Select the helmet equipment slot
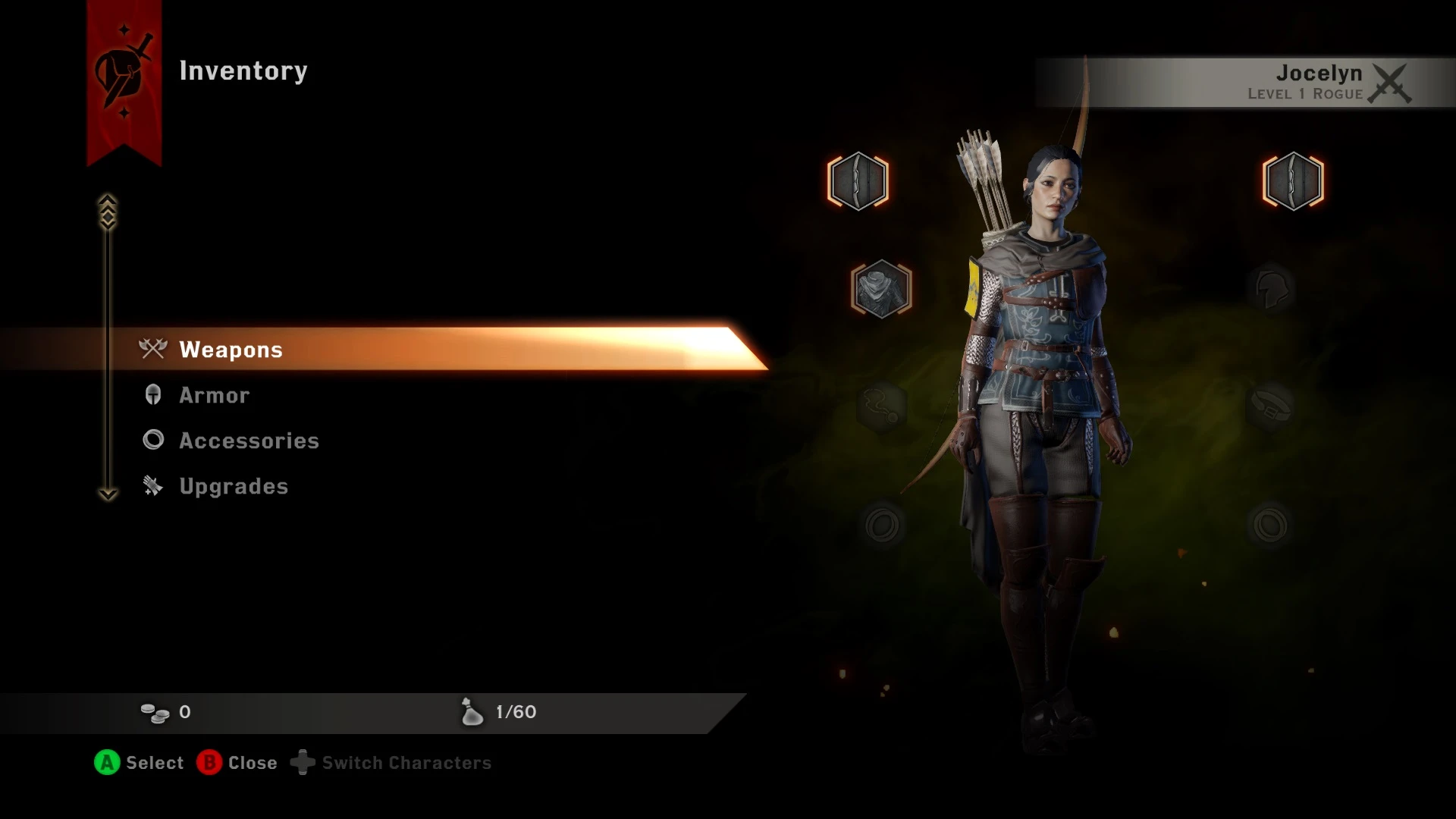The width and height of the screenshot is (1456, 819). (1274, 288)
